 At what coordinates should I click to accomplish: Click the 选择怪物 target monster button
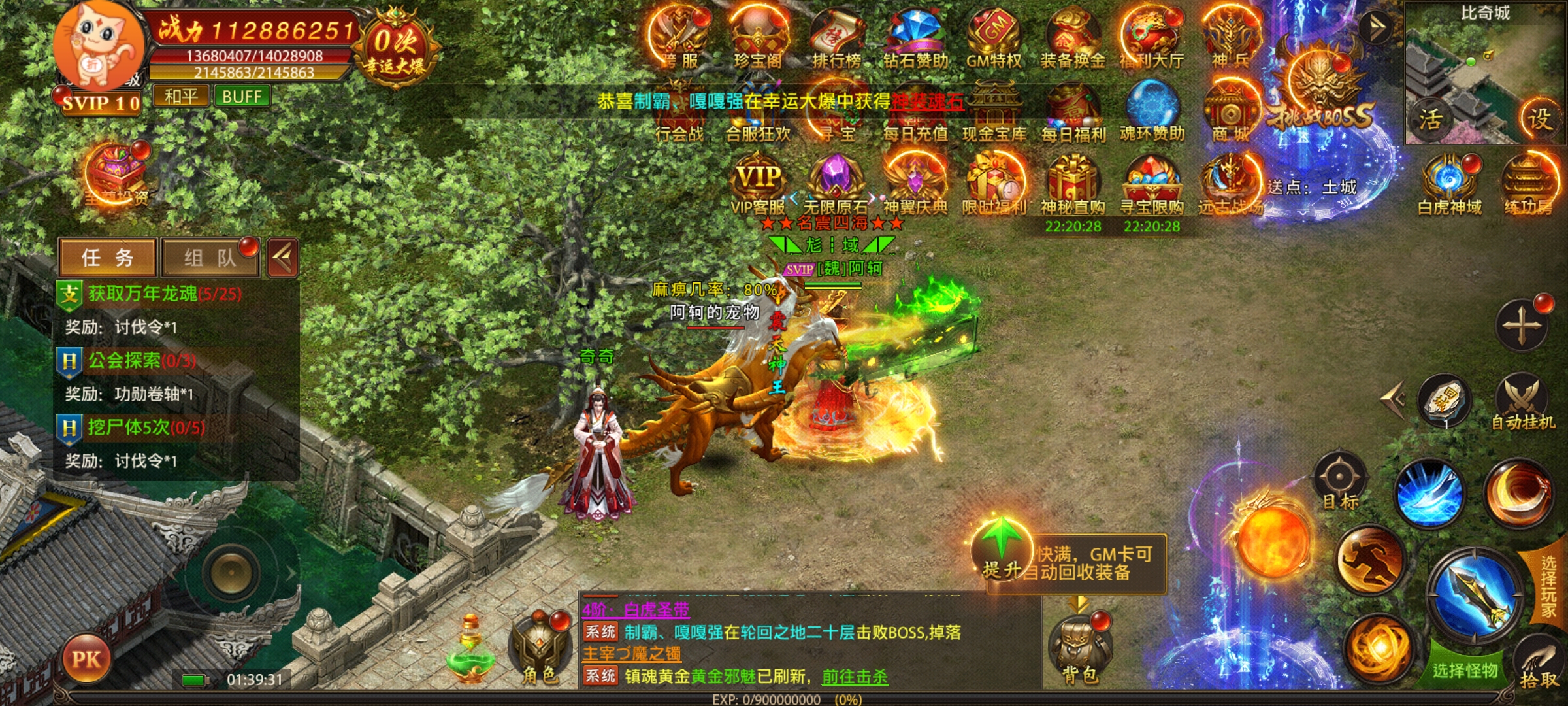pos(1465,669)
